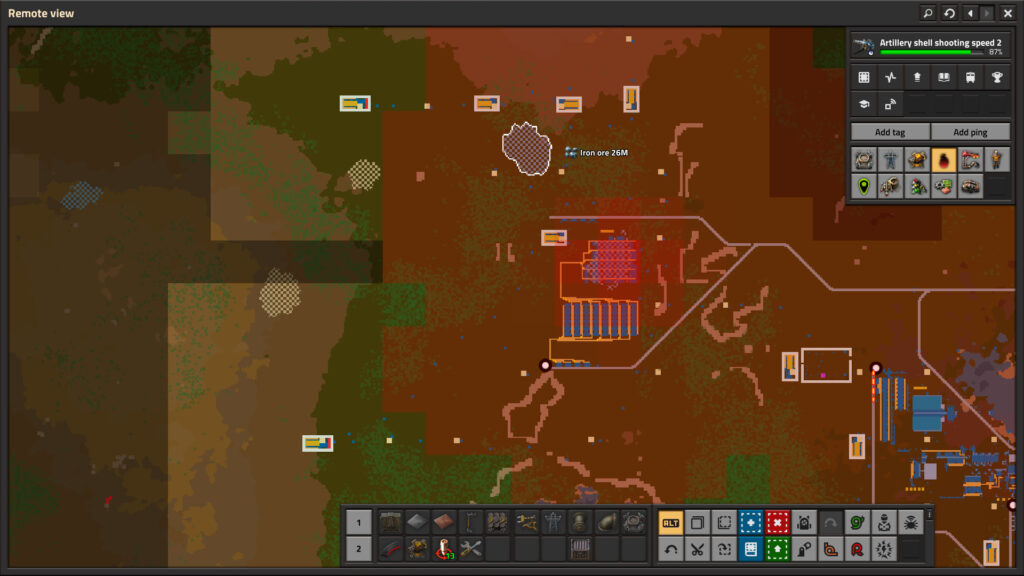Click the undo arrow button

click(x=670, y=548)
